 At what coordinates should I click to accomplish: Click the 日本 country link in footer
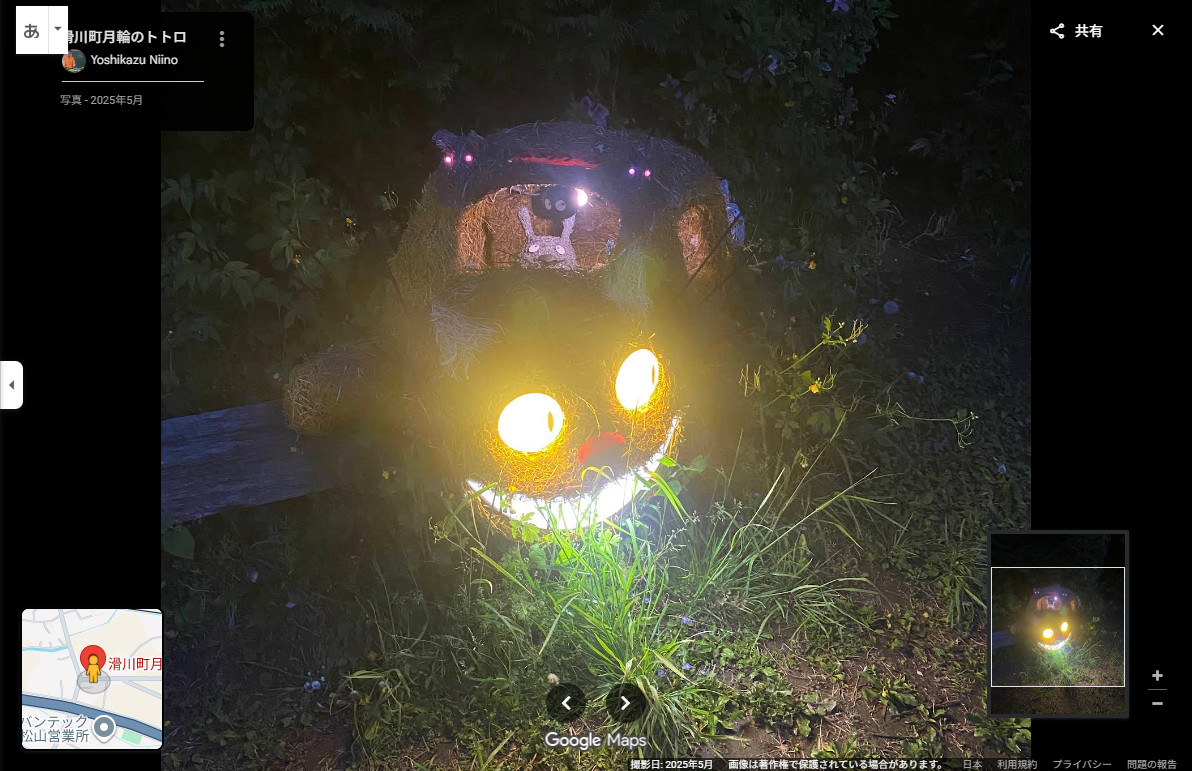click(x=972, y=764)
